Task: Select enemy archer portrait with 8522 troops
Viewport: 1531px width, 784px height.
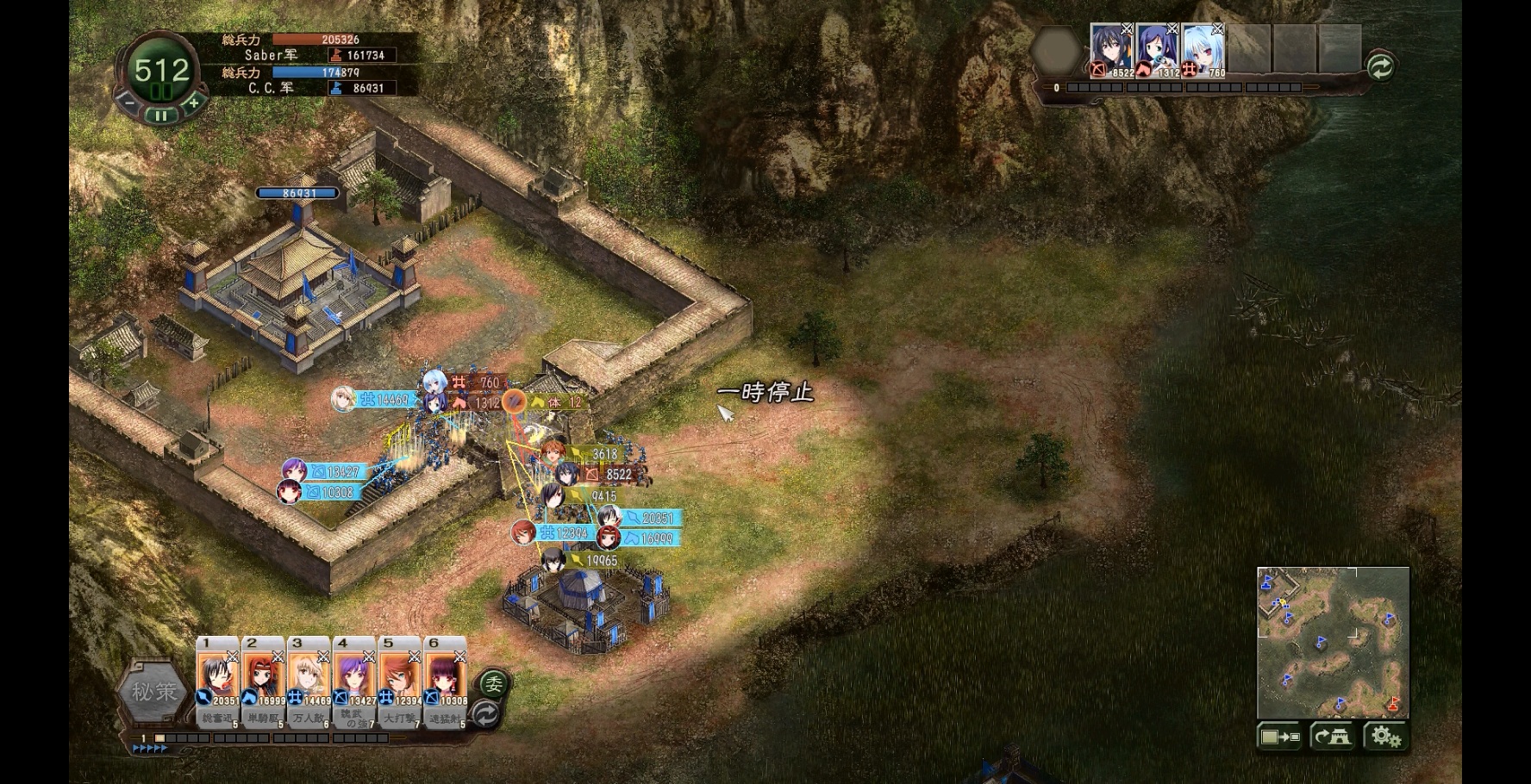Action: (x=1111, y=49)
